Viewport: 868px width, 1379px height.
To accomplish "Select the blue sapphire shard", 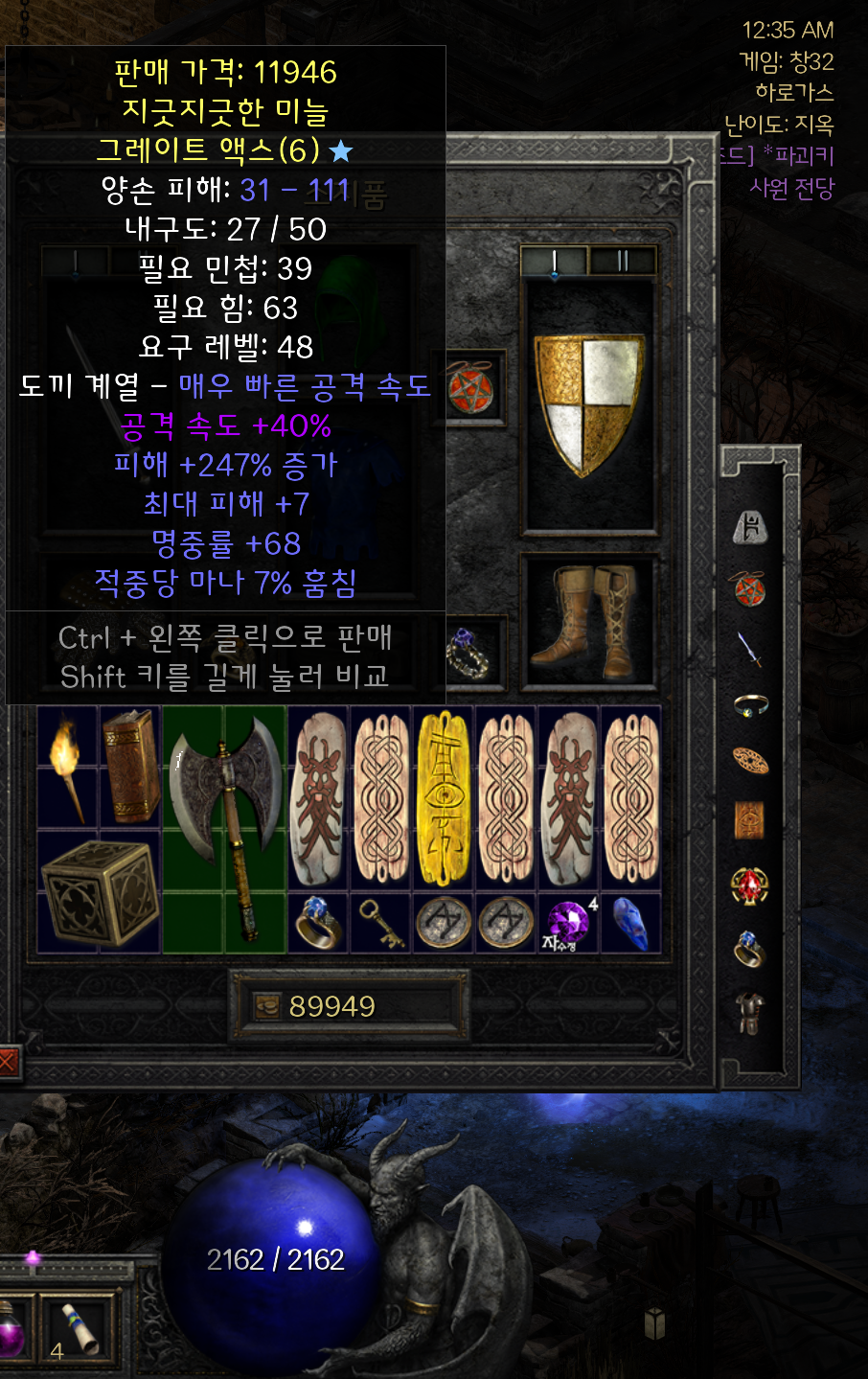I will point(630,923).
